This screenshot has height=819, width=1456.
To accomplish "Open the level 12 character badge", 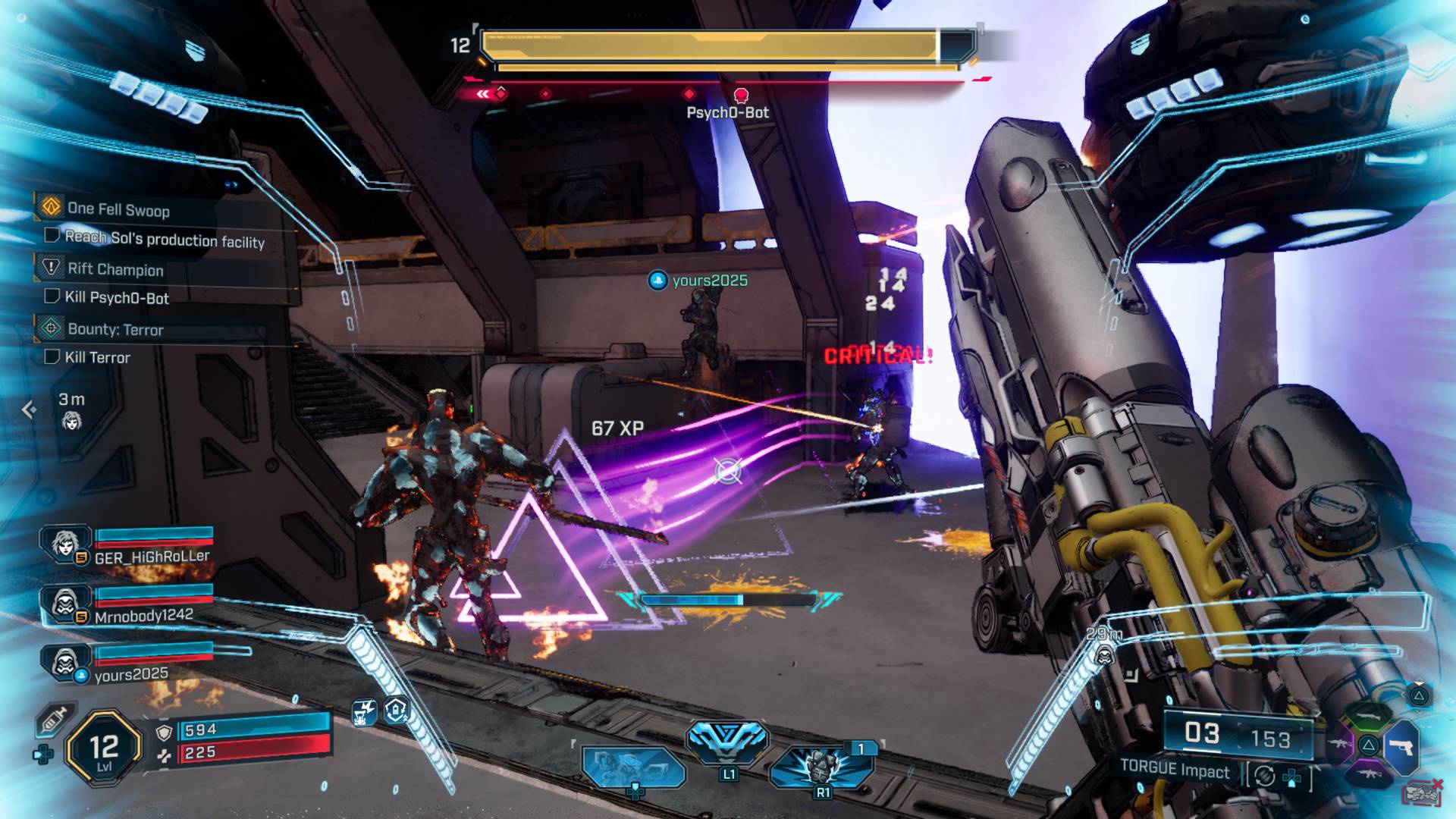I will point(104,749).
